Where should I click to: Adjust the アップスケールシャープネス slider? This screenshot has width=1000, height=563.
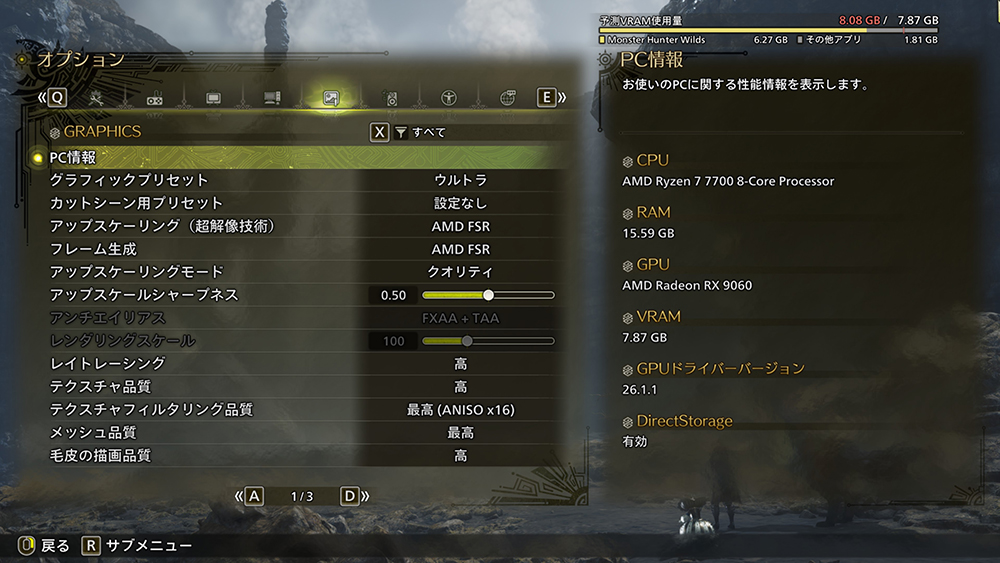click(488, 295)
